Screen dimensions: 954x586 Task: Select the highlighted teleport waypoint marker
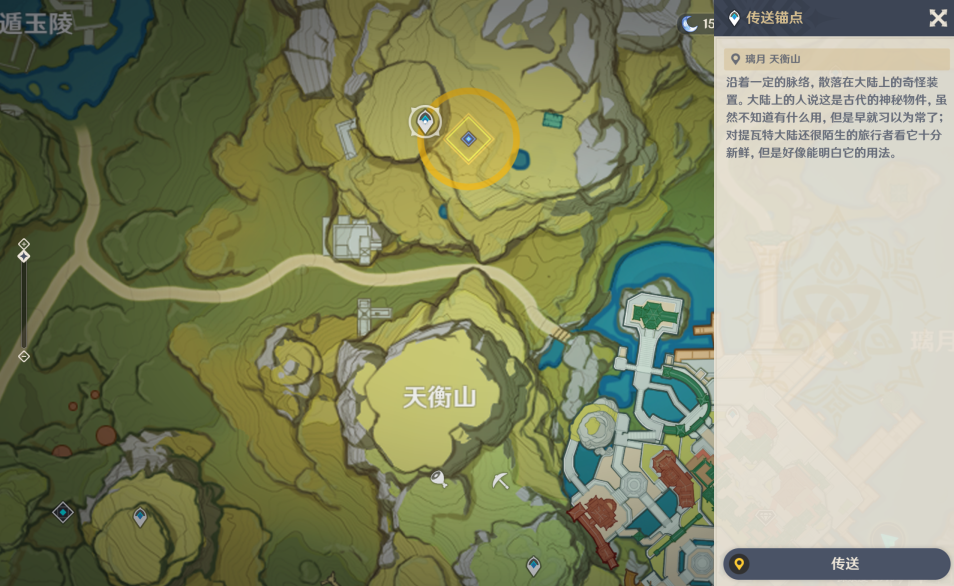pos(425,123)
